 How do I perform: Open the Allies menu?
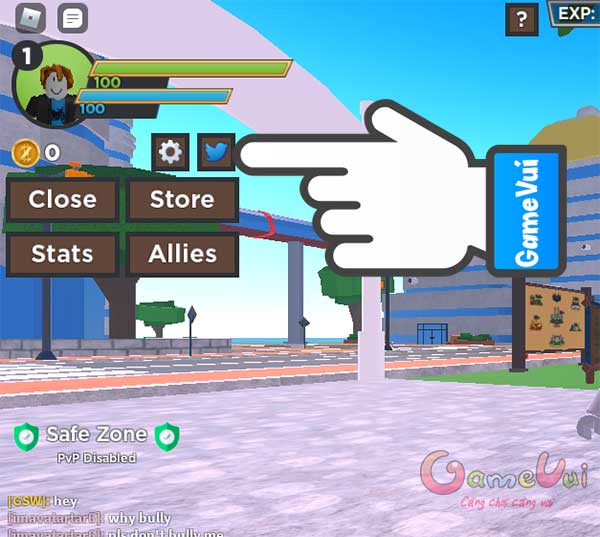pos(182,254)
